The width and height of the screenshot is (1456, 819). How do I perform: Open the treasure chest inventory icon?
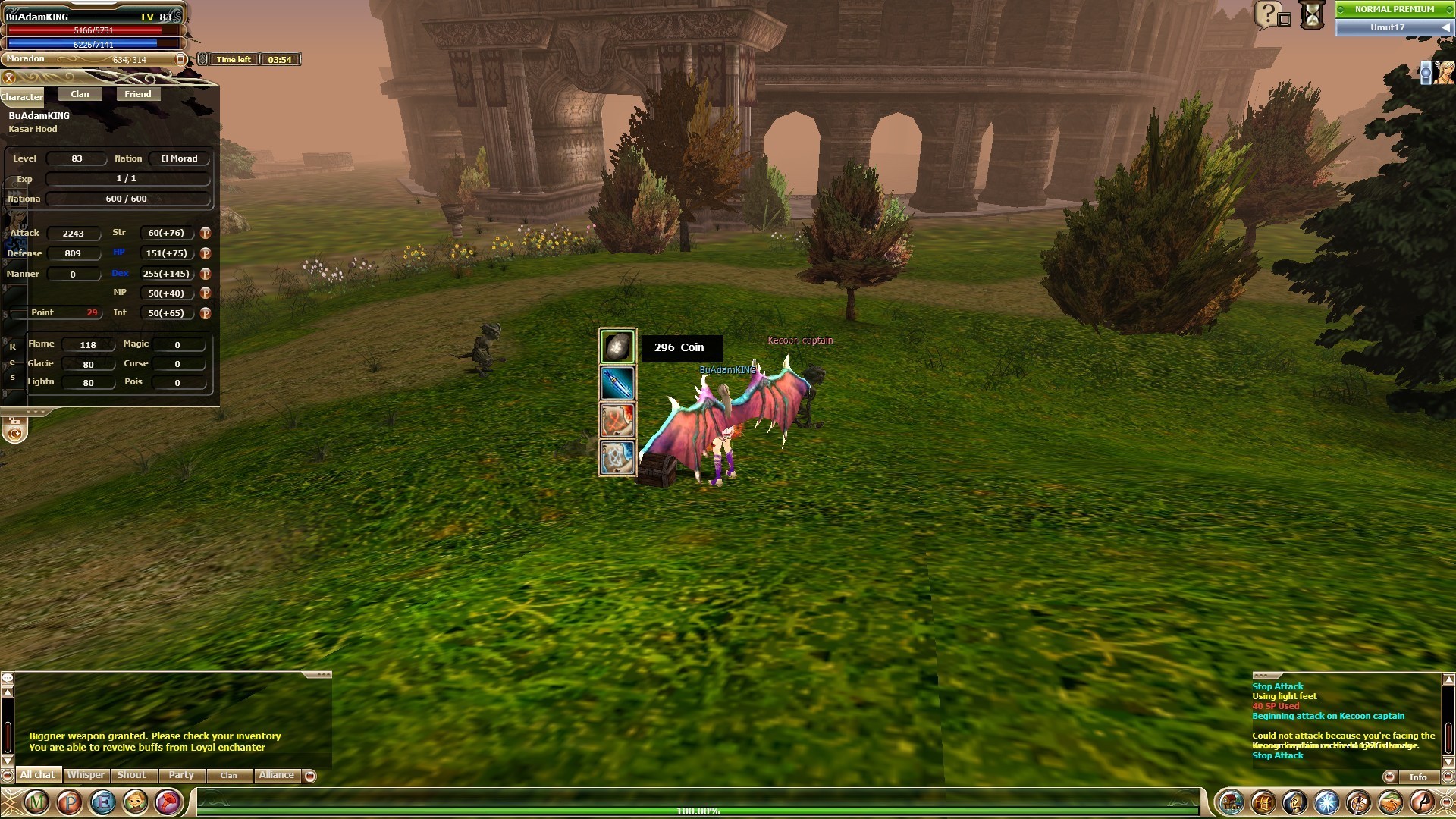1263,802
